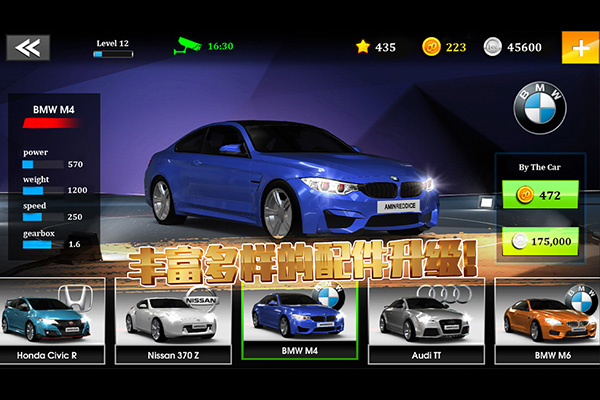This screenshot has width=600, height=400.
Task: Click the green speed camera icon
Action: pyautogui.click(x=188, y=46)
